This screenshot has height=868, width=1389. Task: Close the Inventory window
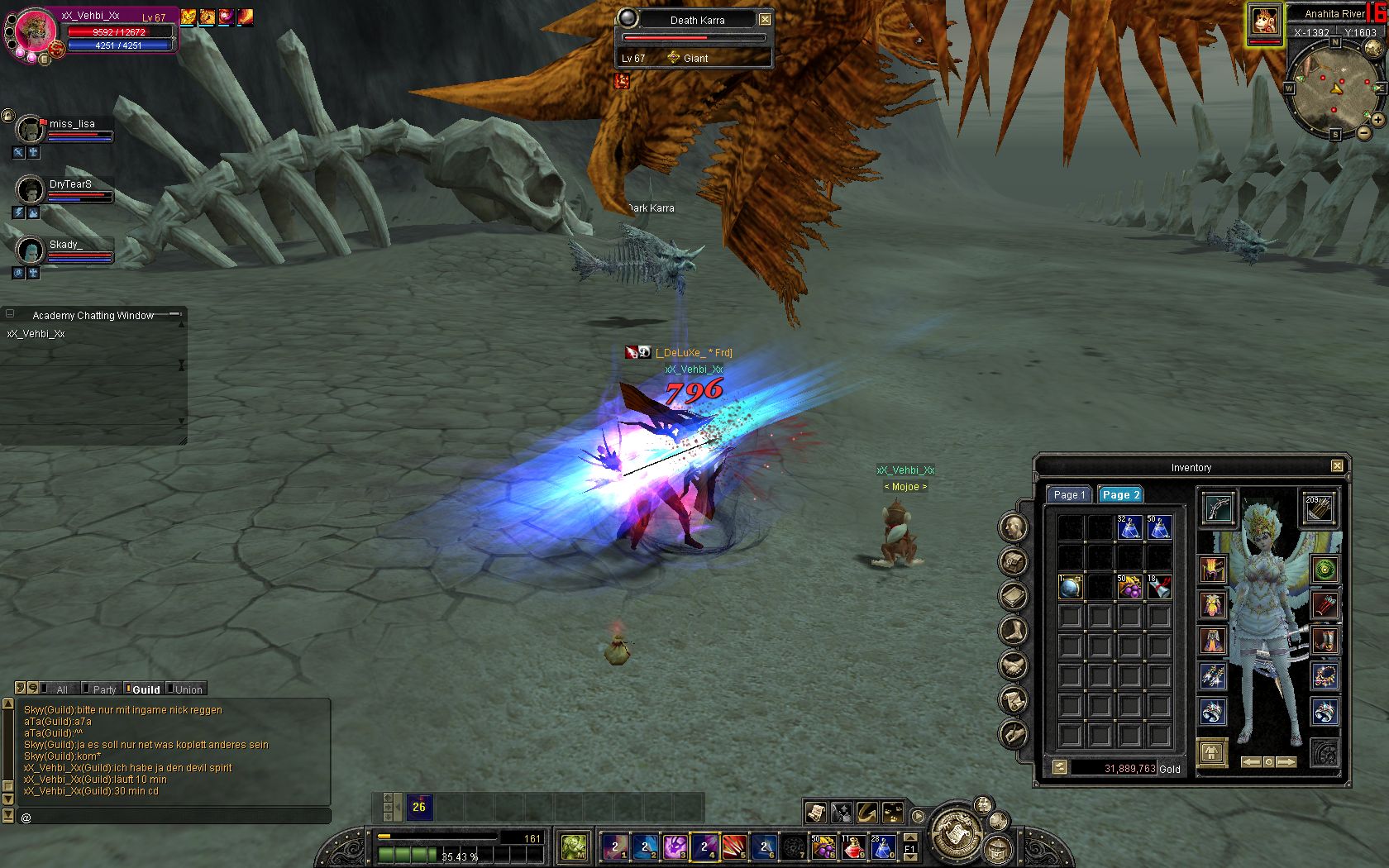pos(1337,466)
